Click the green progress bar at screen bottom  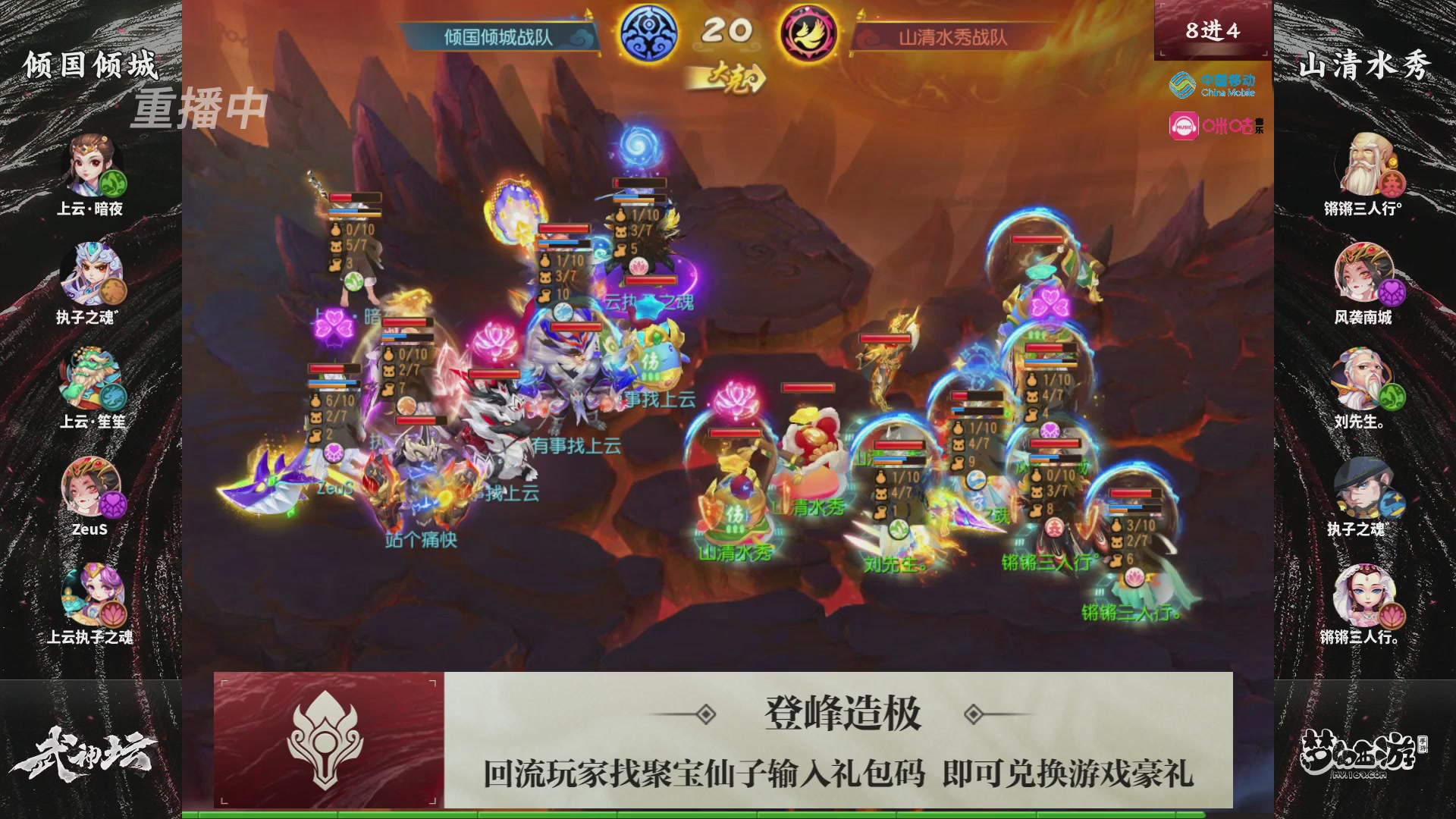tap(728, 811)
